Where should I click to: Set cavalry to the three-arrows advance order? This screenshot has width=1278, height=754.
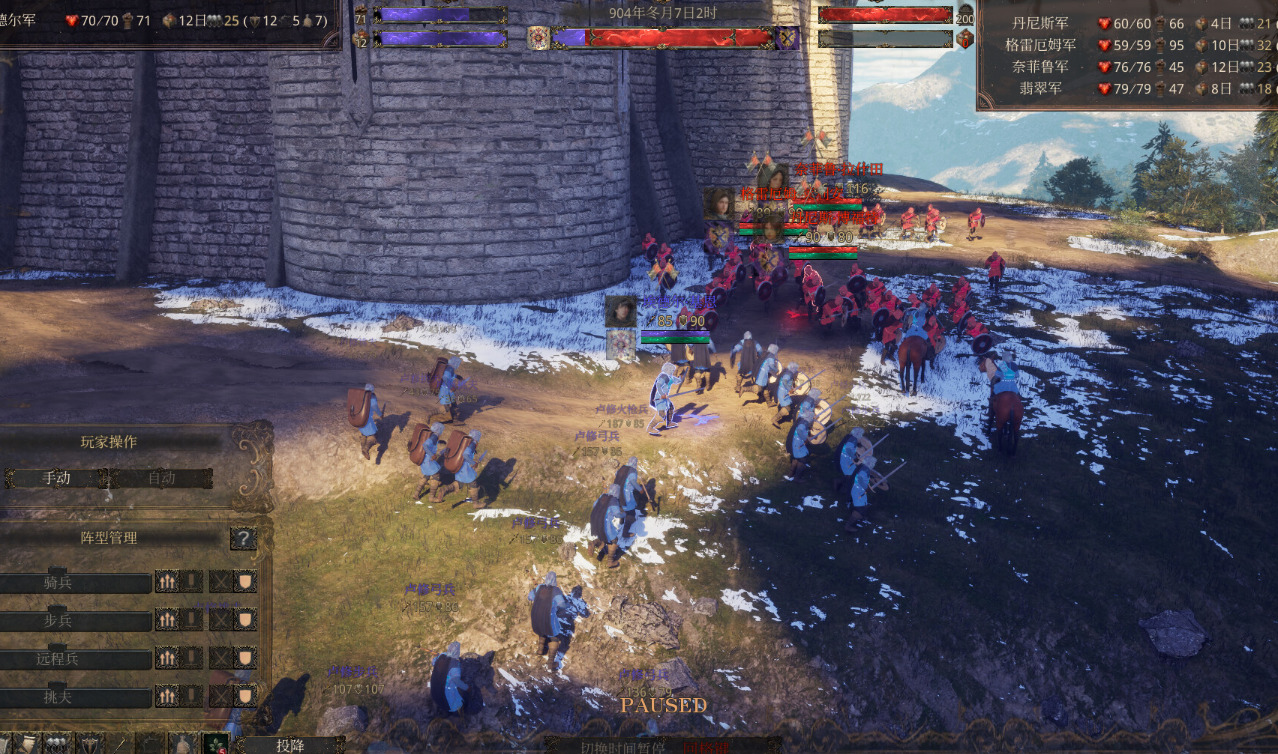(x=167, y=582)
